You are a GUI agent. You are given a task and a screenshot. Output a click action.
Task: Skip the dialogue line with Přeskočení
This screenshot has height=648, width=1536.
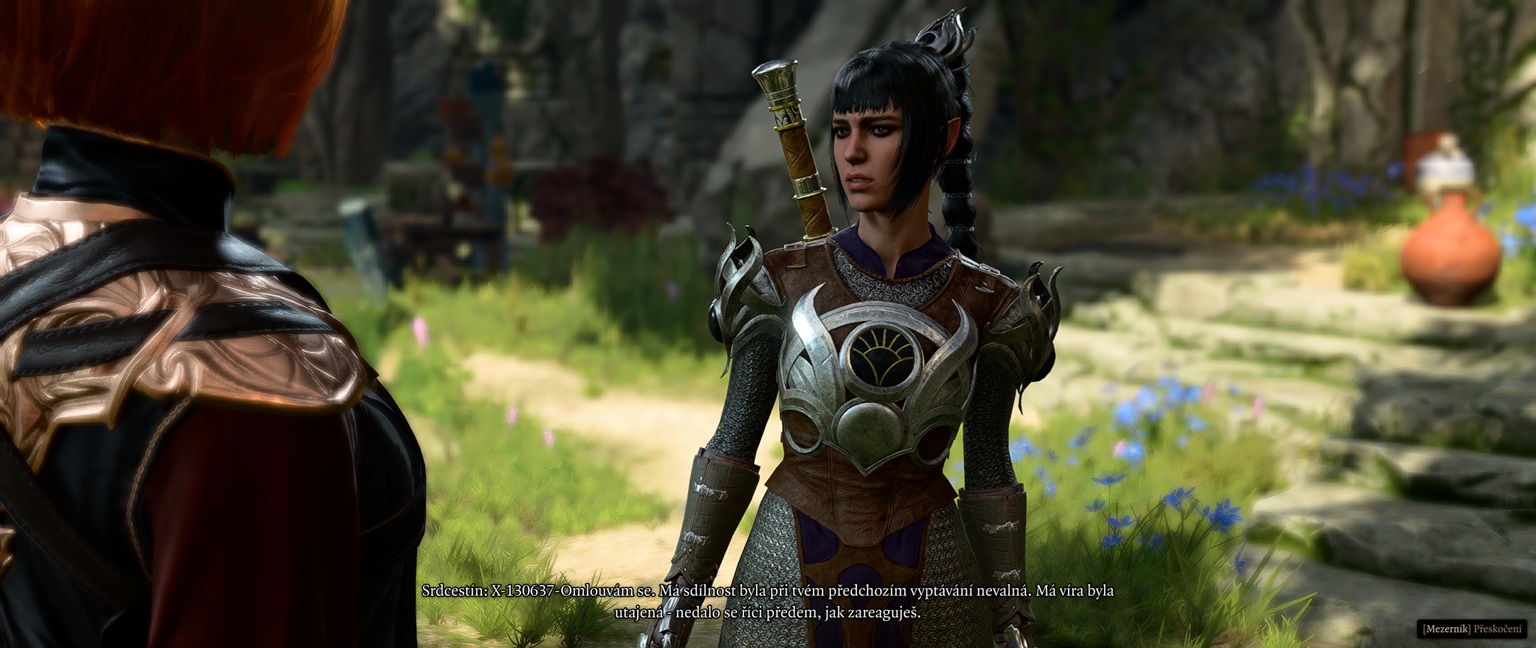[x=1473, y=629]
